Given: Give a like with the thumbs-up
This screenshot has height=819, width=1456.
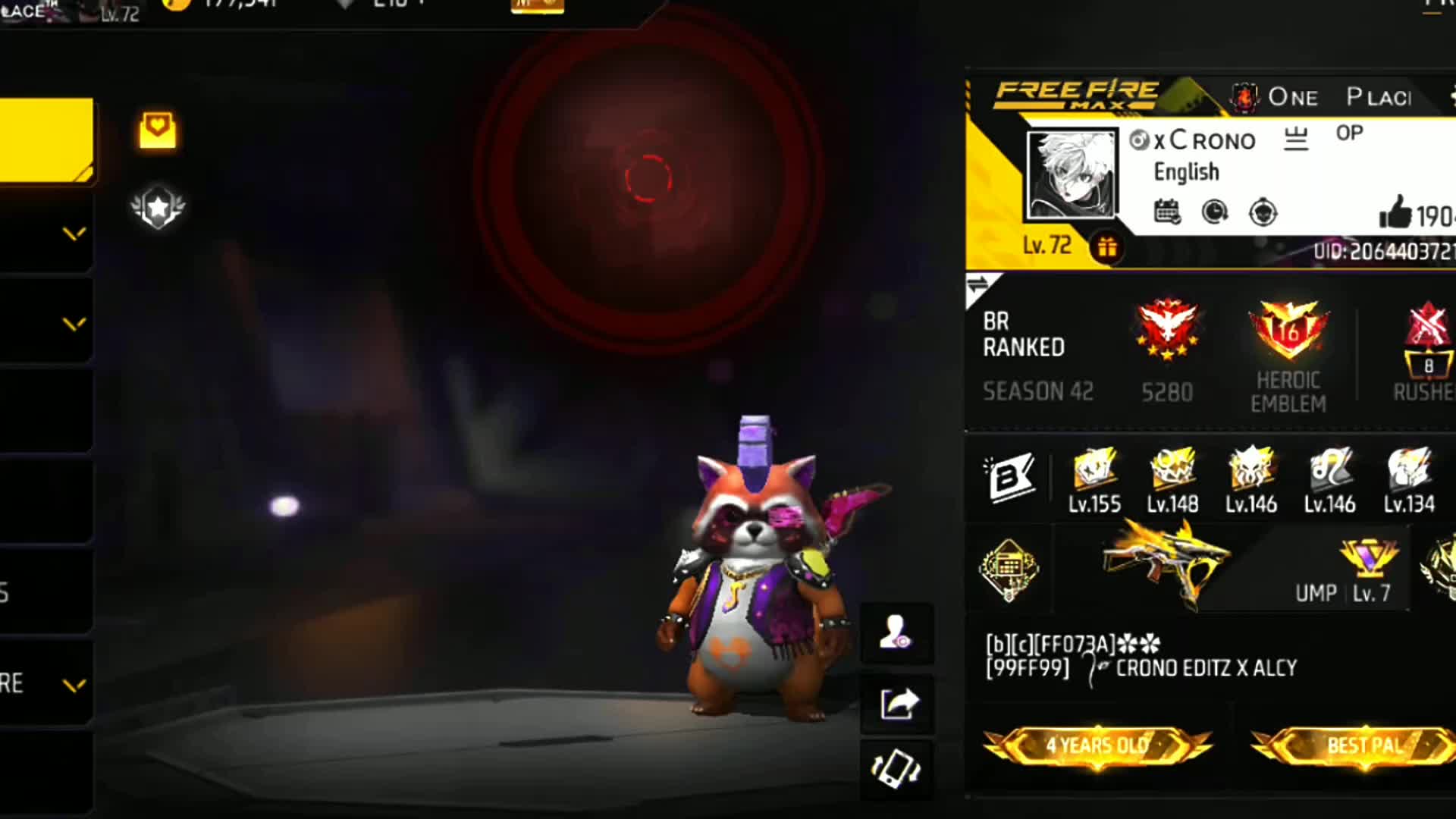Looking at the screenshot, I should pos(1395,212).
